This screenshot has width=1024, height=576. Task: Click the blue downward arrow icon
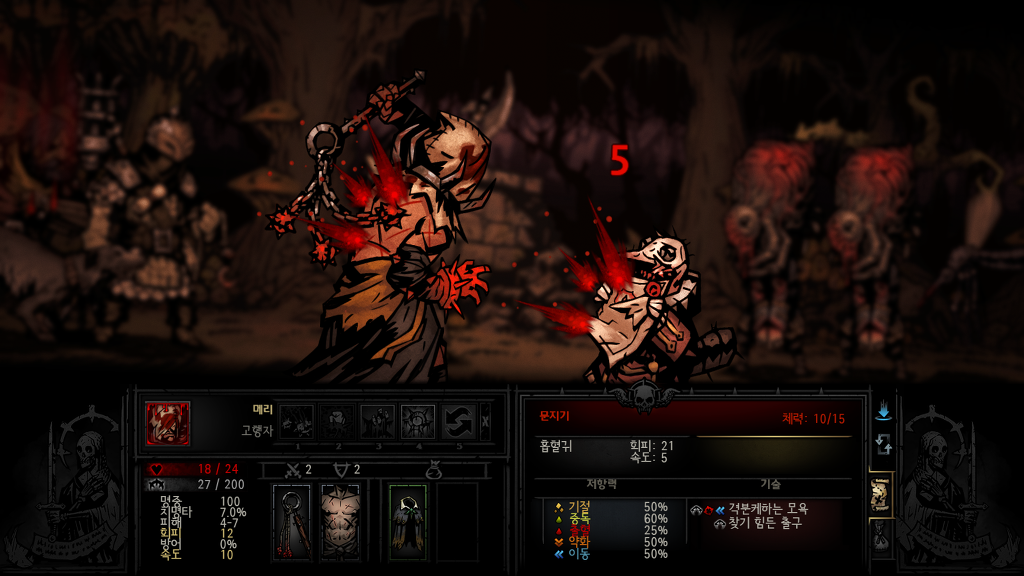coord(882,411)
